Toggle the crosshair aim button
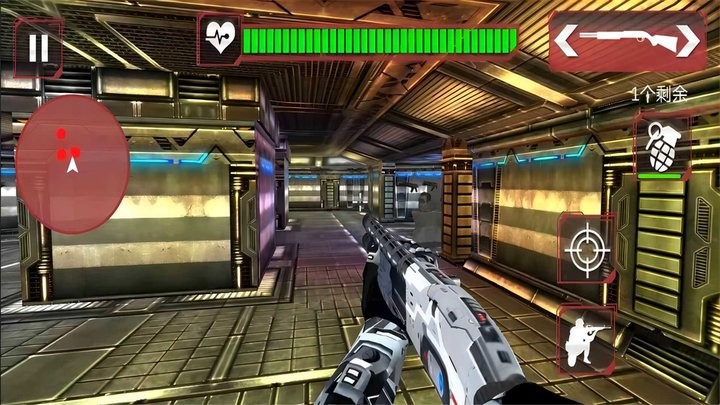The height and width of the screenshot is (405, 720). coord(586,247)
